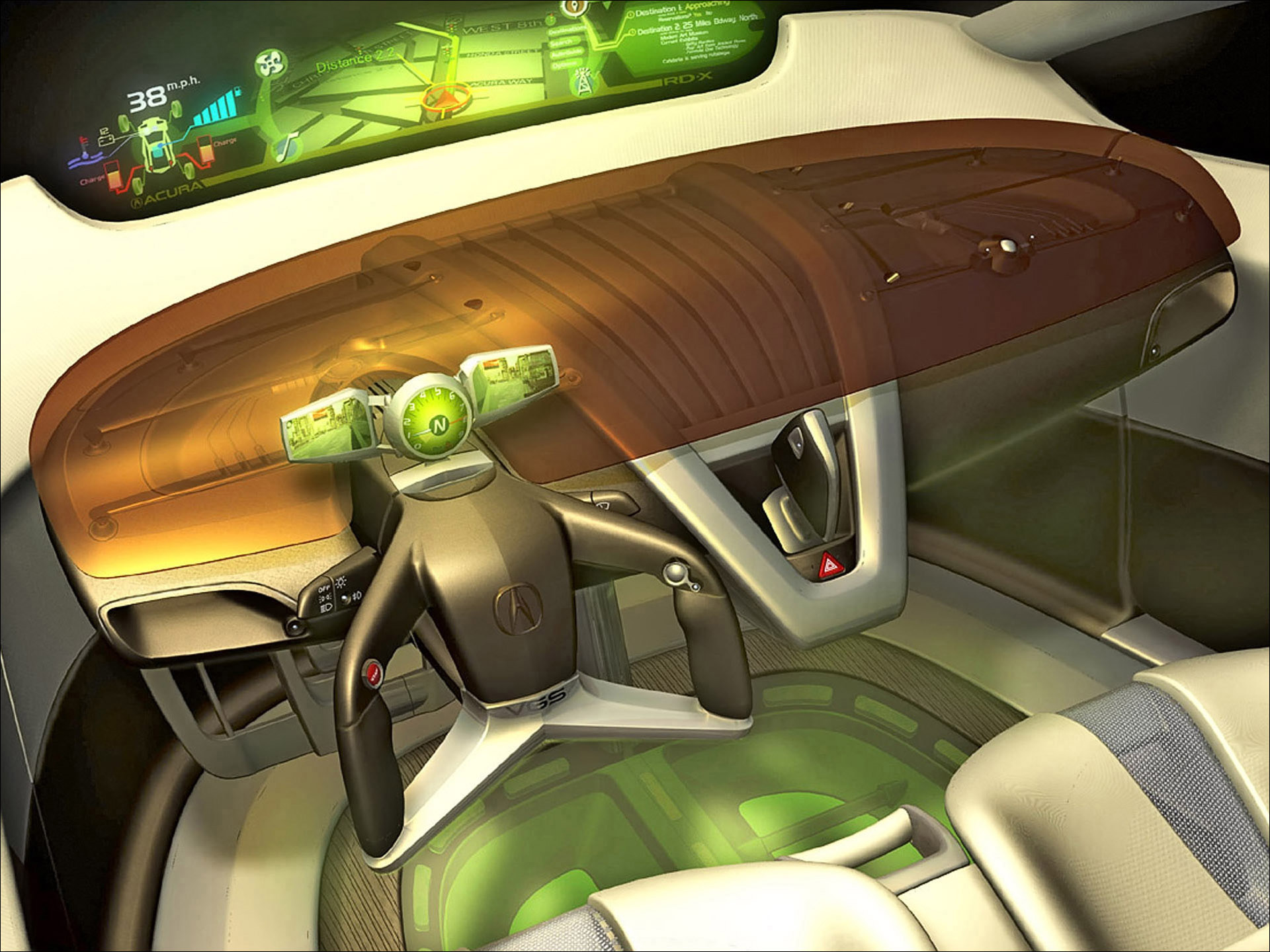Activate the radio tower icon
Image resolution: width=1270 pixels, height=952 pixels.
tap(583, 82)
